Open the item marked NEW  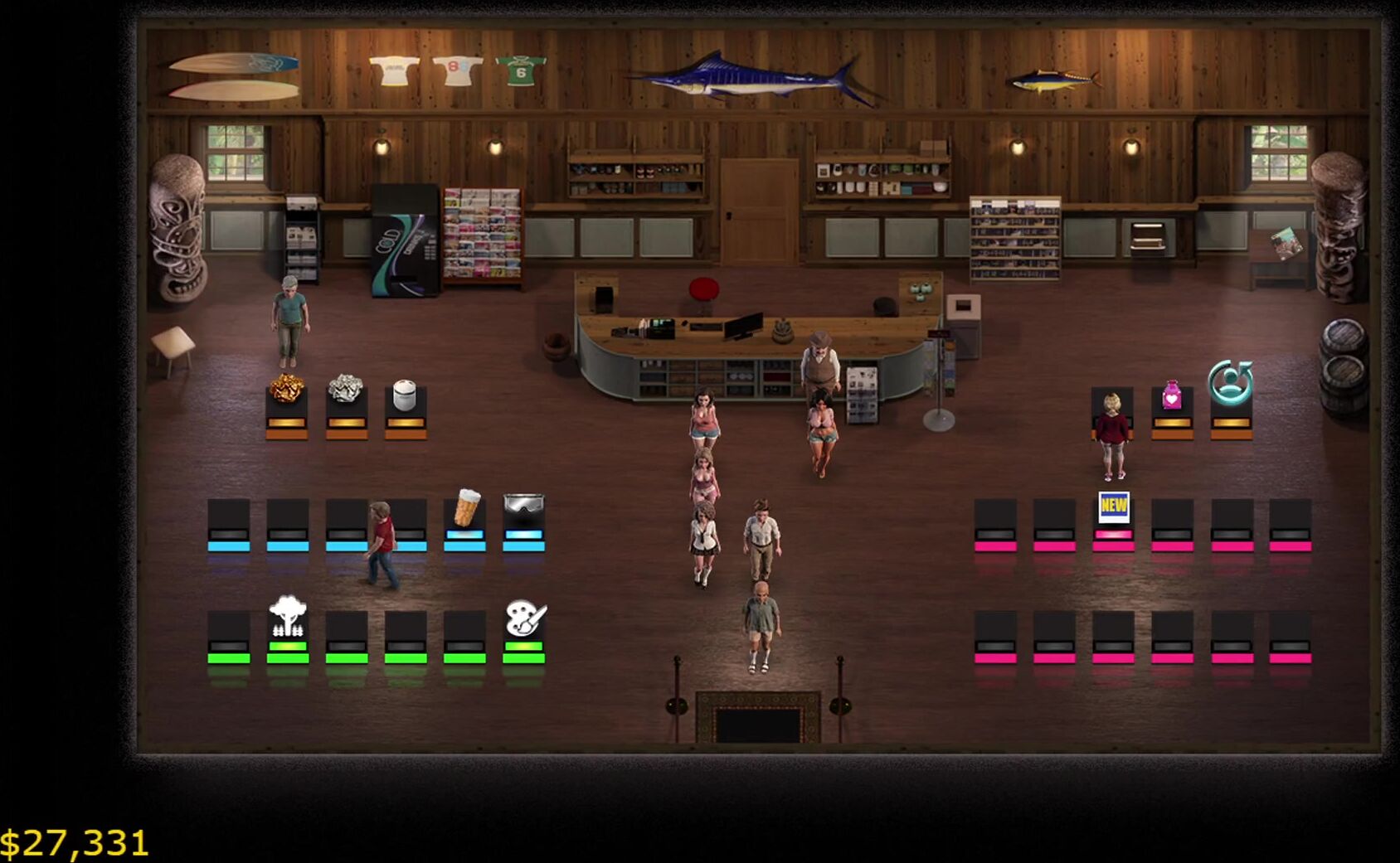click(x=1113, y=507)
